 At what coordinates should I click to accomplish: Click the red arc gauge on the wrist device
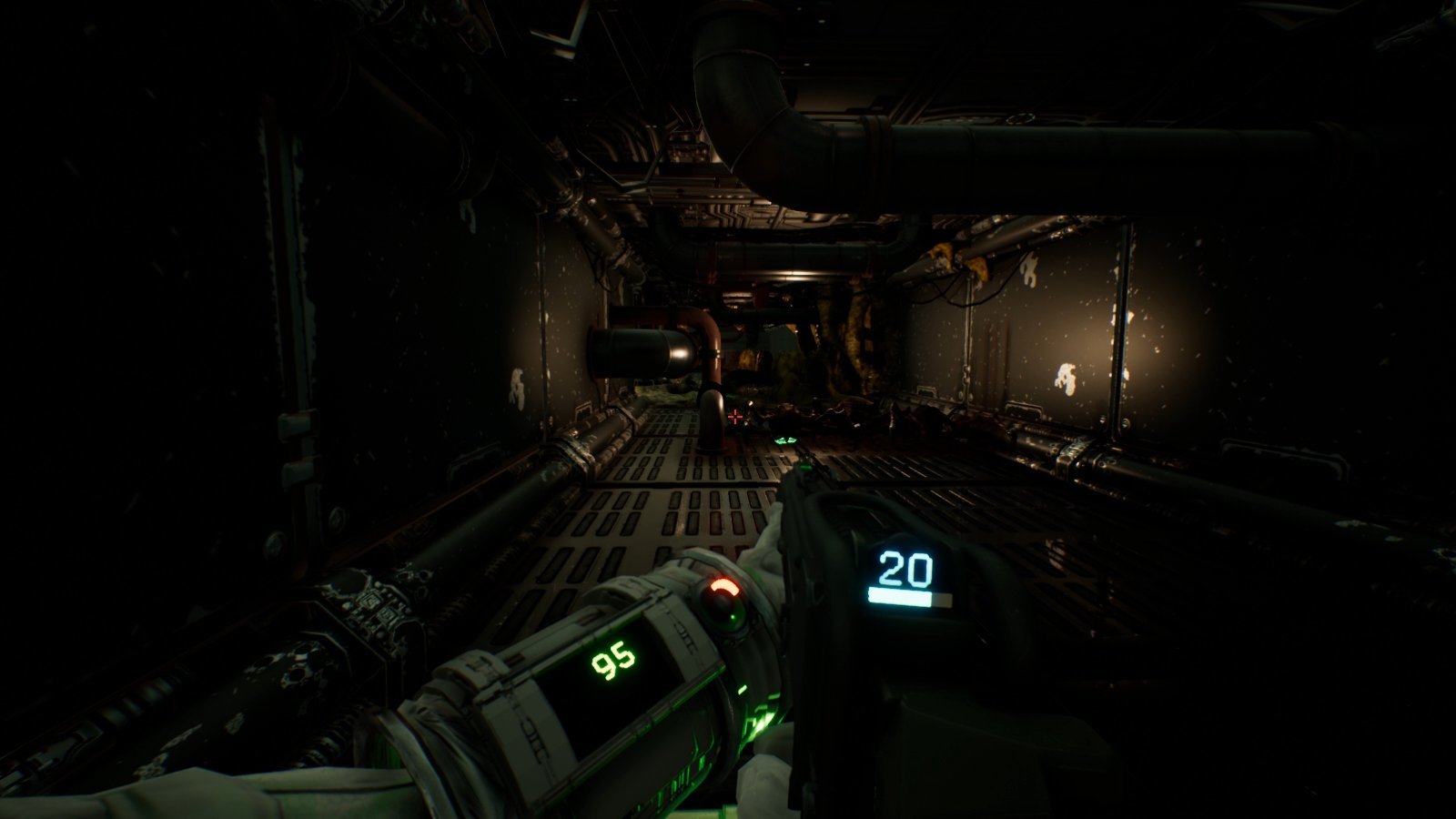click(x=724, y=585)
